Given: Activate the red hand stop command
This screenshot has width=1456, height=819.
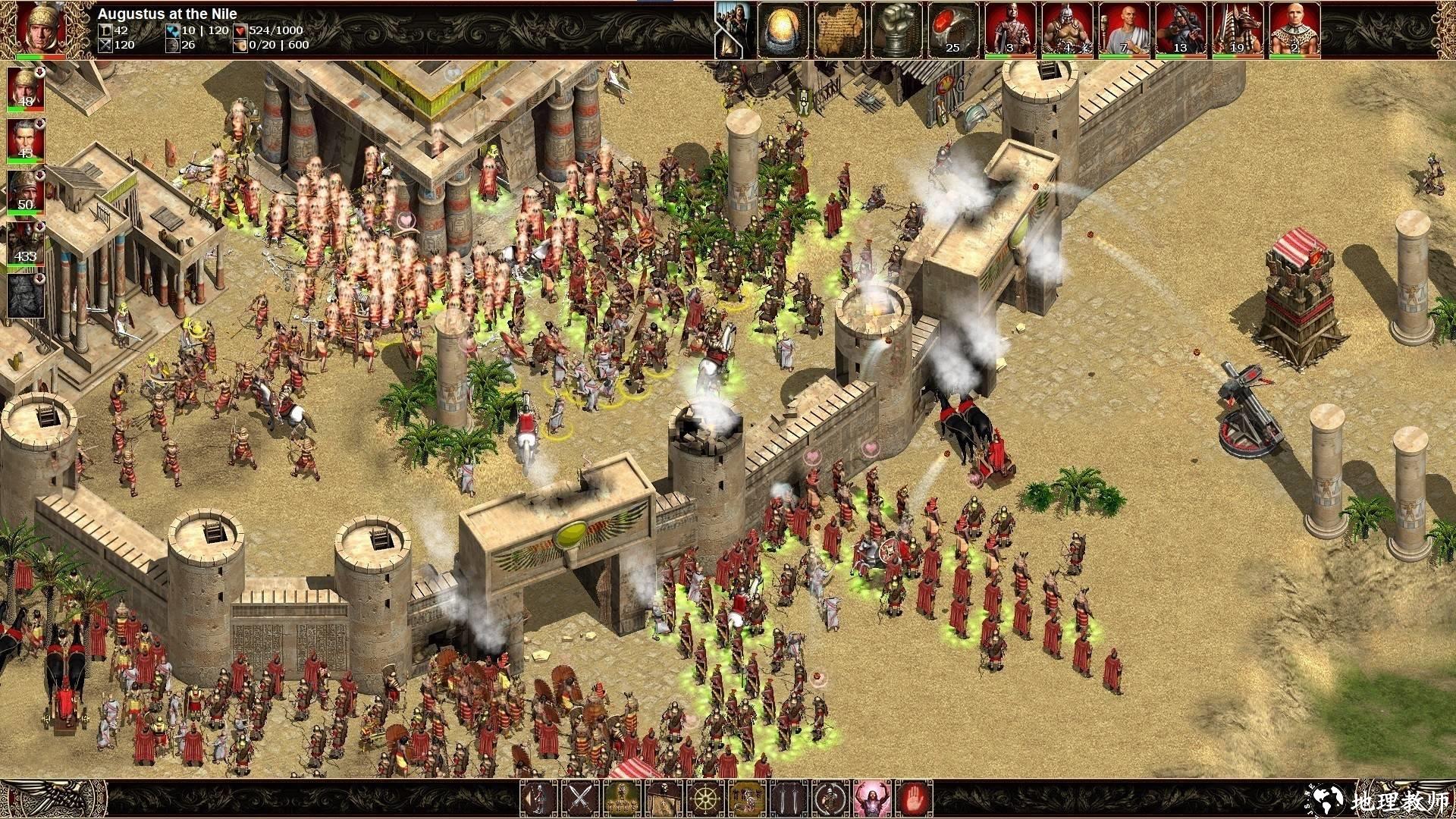Looking at the screenshot, I should pos(914,799).
